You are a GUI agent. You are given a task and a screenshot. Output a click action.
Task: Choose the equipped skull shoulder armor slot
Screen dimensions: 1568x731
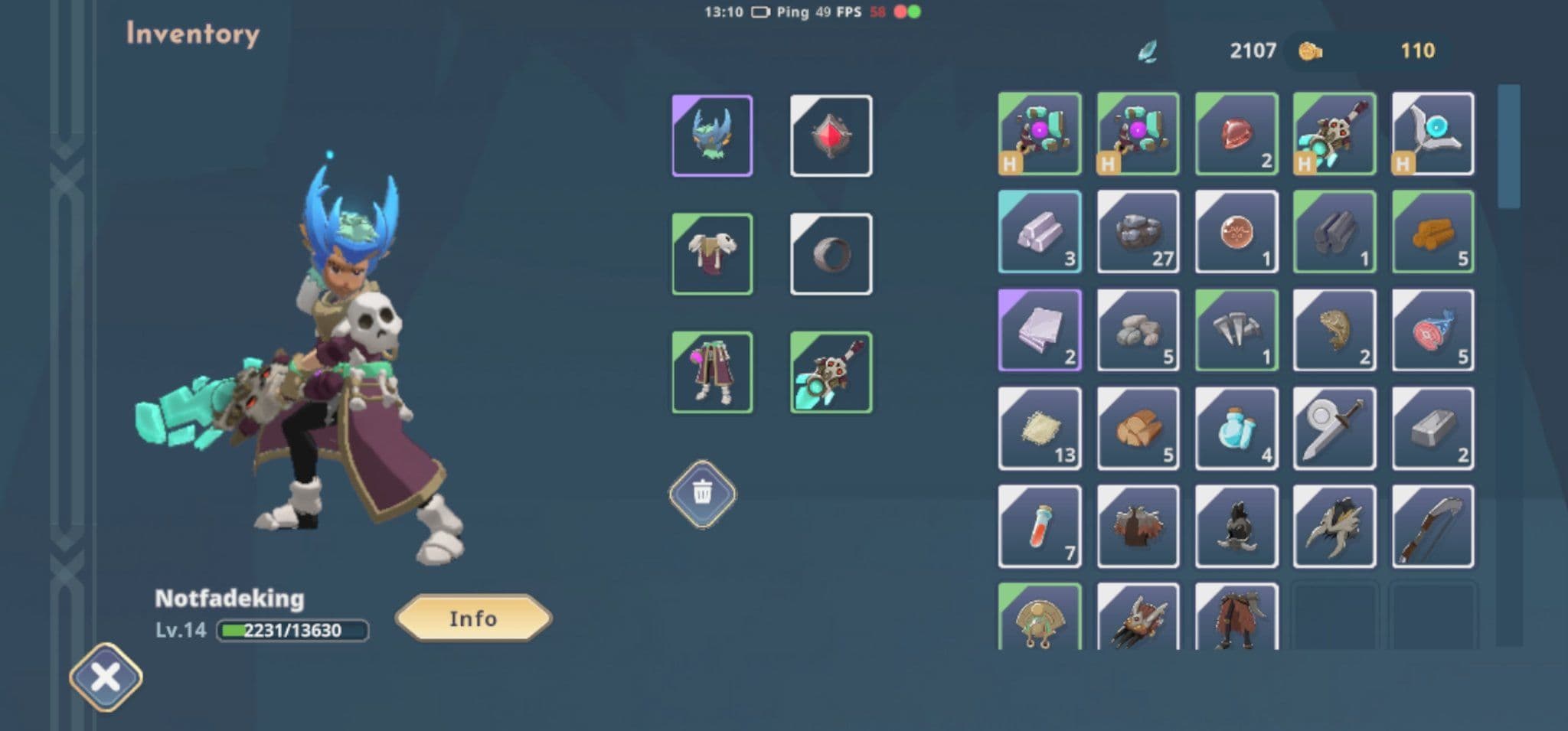pyautogui.click(x=712, y=253)
